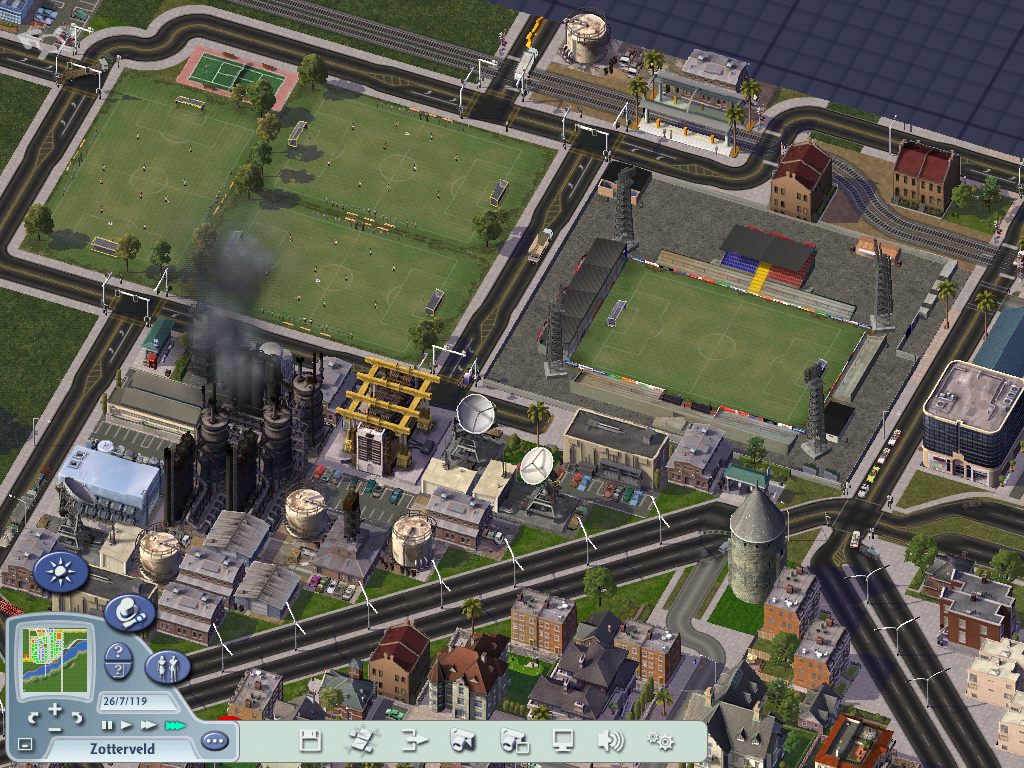The image size is (1024, 768).
Task: Exit to region with the arrow icon
Action: coord(414,741)
